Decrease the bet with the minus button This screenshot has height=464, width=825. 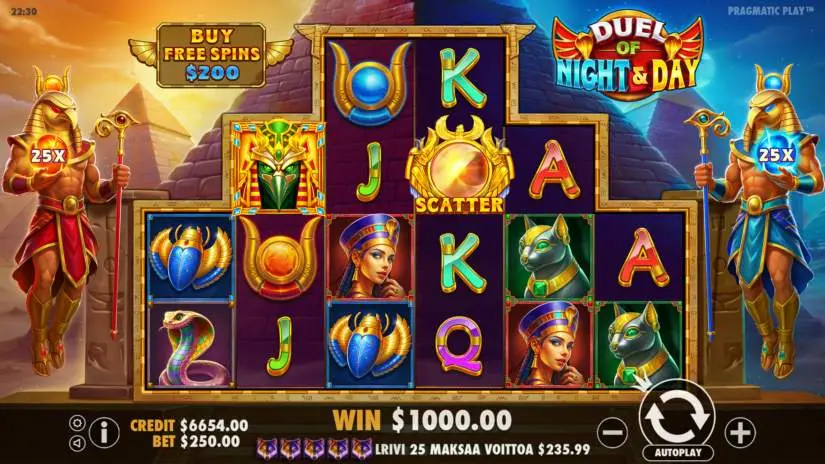coord(612,432)
